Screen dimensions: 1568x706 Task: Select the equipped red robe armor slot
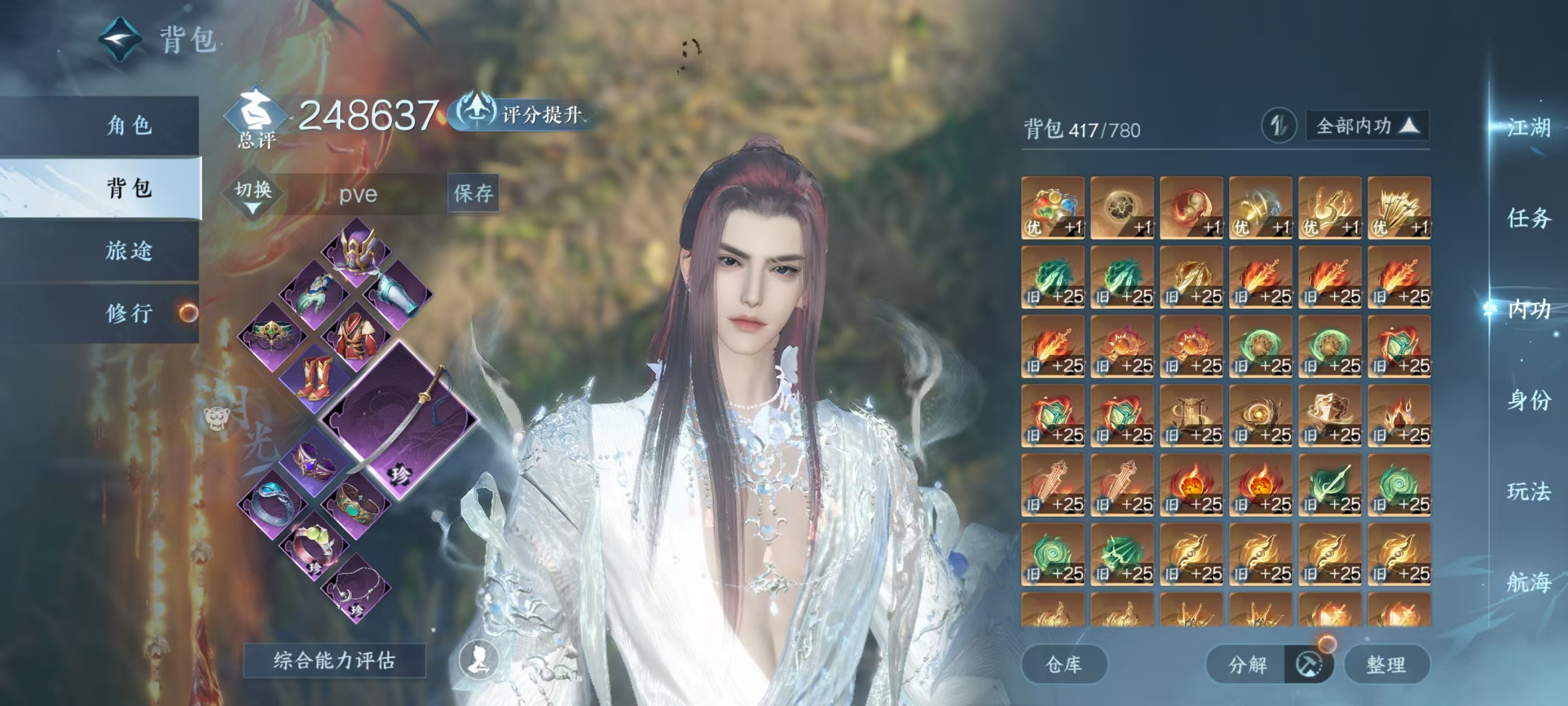[357, 336]
